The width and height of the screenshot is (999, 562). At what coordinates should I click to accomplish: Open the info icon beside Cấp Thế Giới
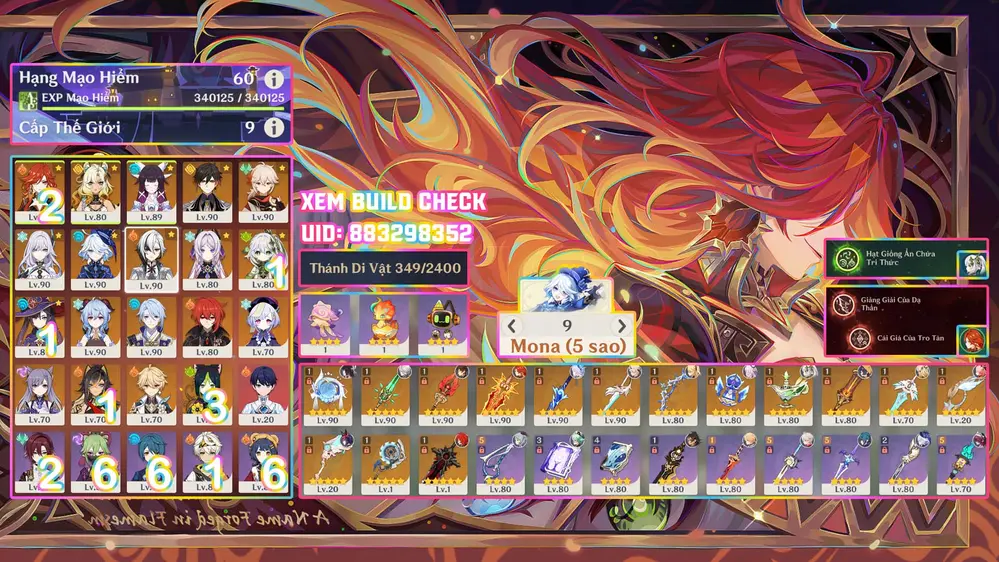pyautogui.click(x=274, y=128)
